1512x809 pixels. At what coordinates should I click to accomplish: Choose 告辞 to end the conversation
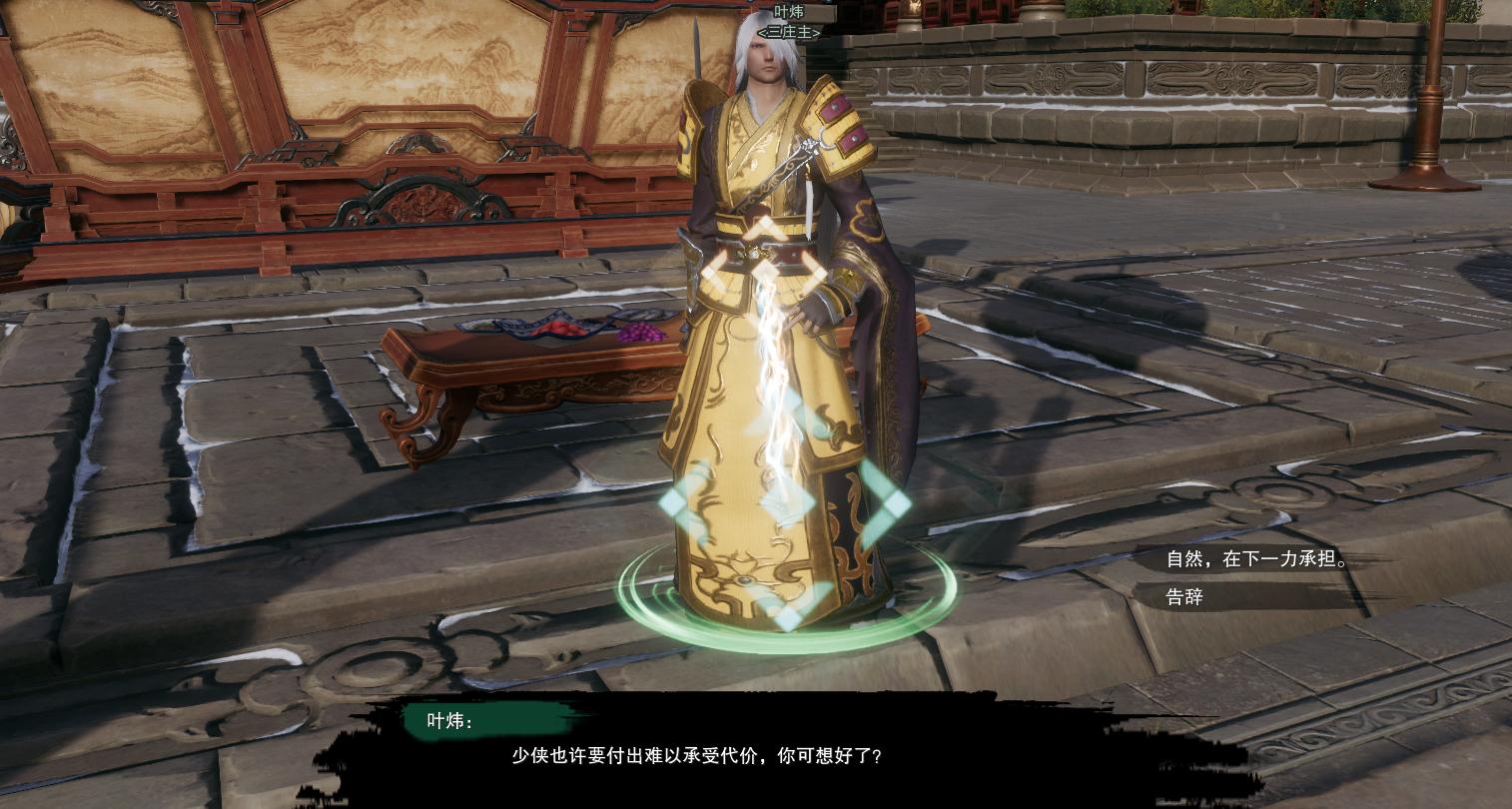(1182, 596)
